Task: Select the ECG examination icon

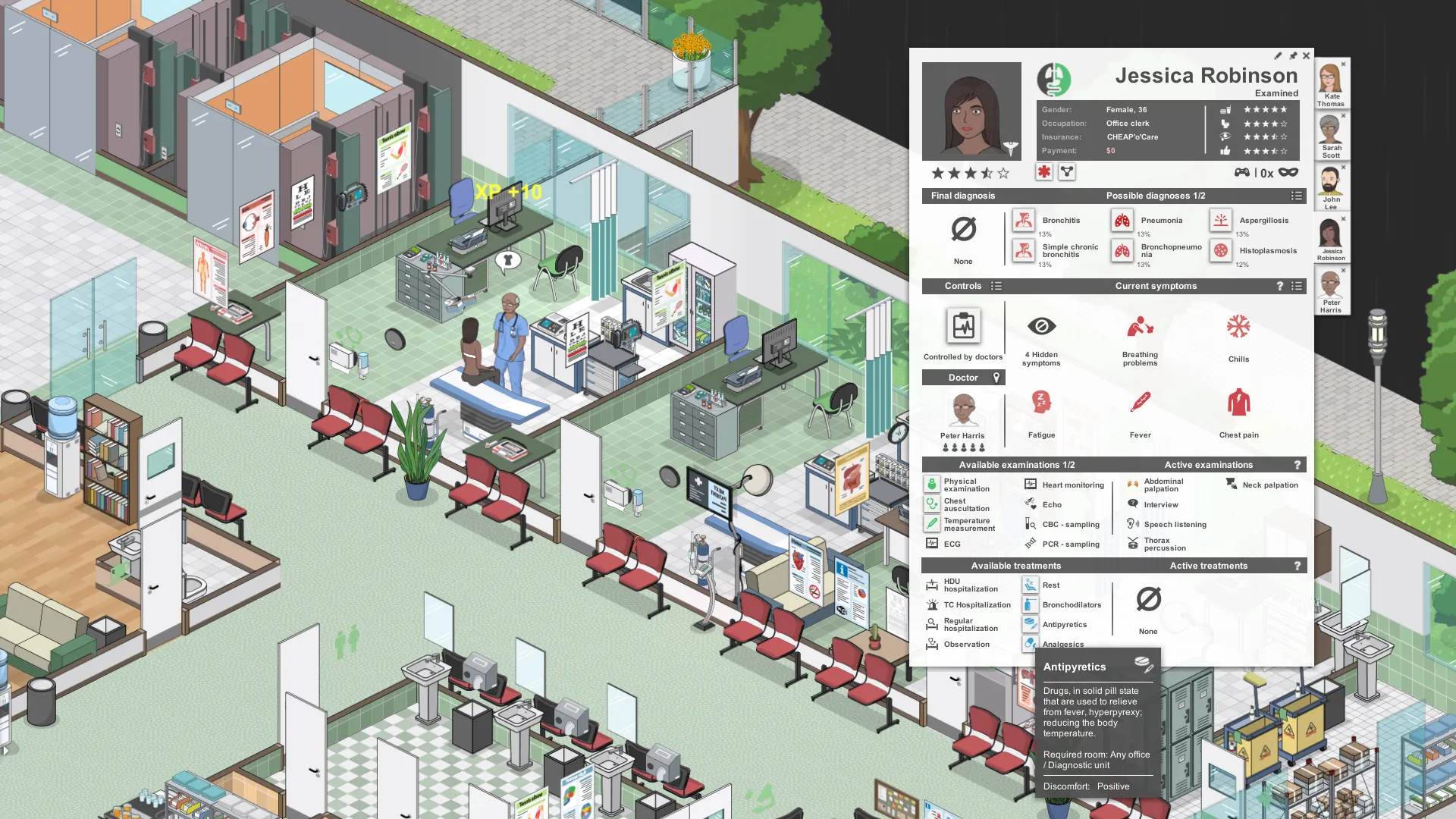Action: pyautogui.click(x=933, y=543)
